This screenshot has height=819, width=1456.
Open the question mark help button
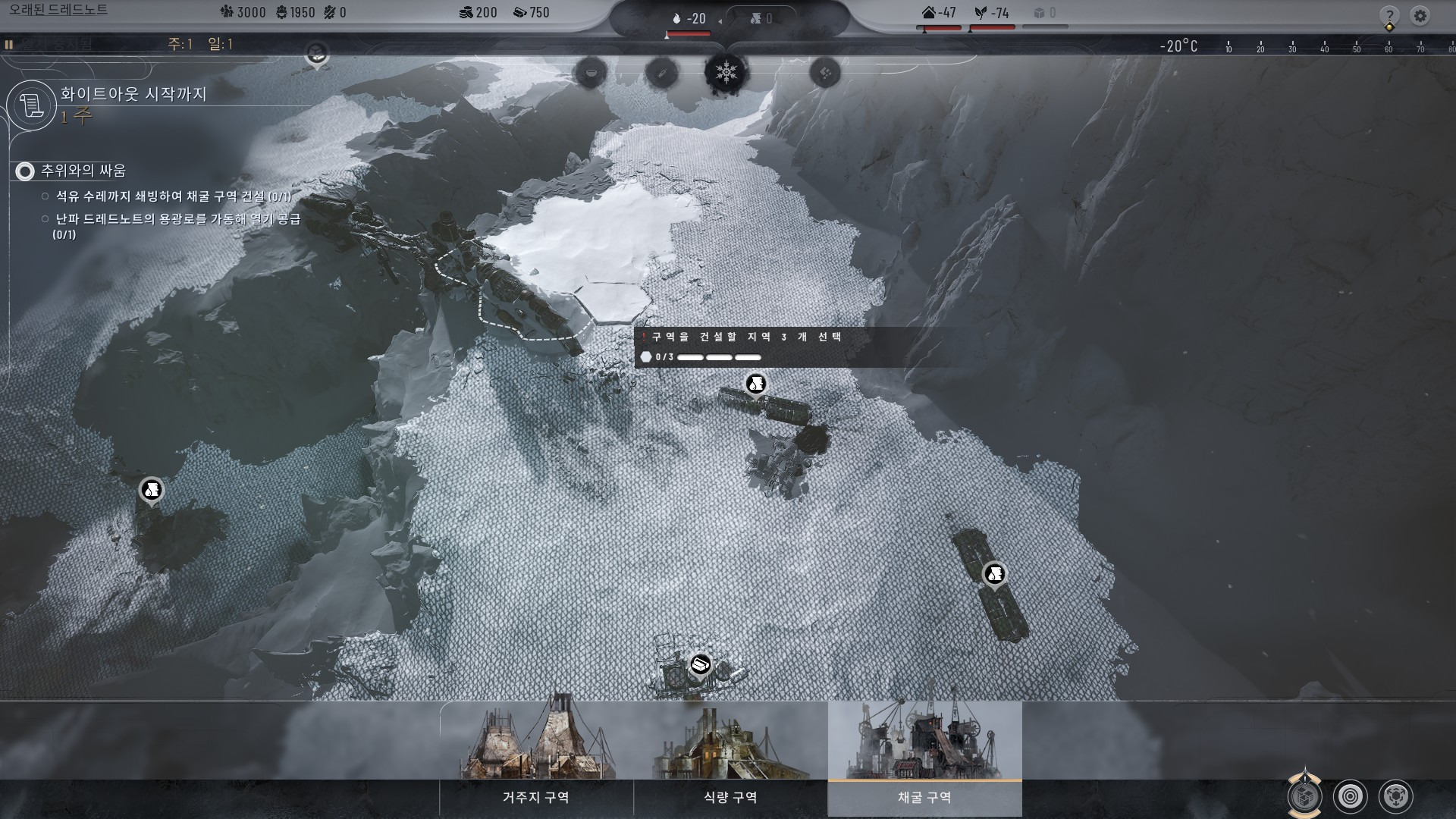(x=1389, y=15)
